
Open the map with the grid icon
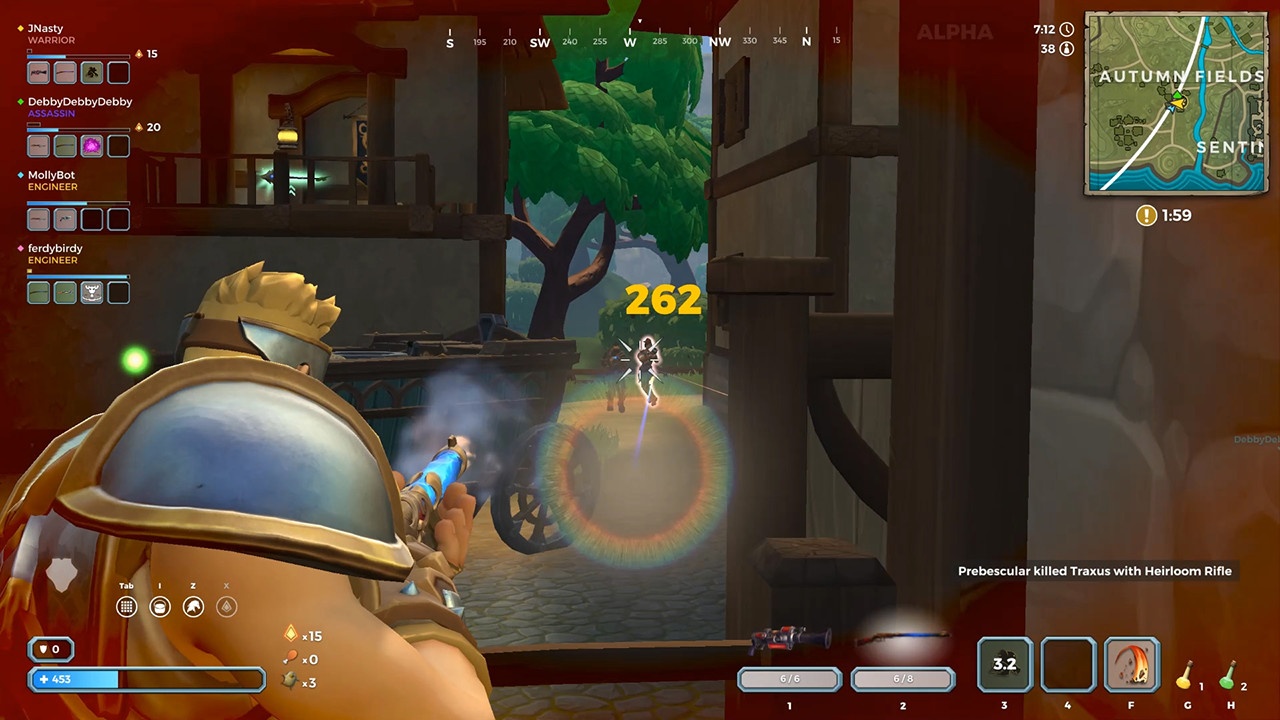point(126,606)
